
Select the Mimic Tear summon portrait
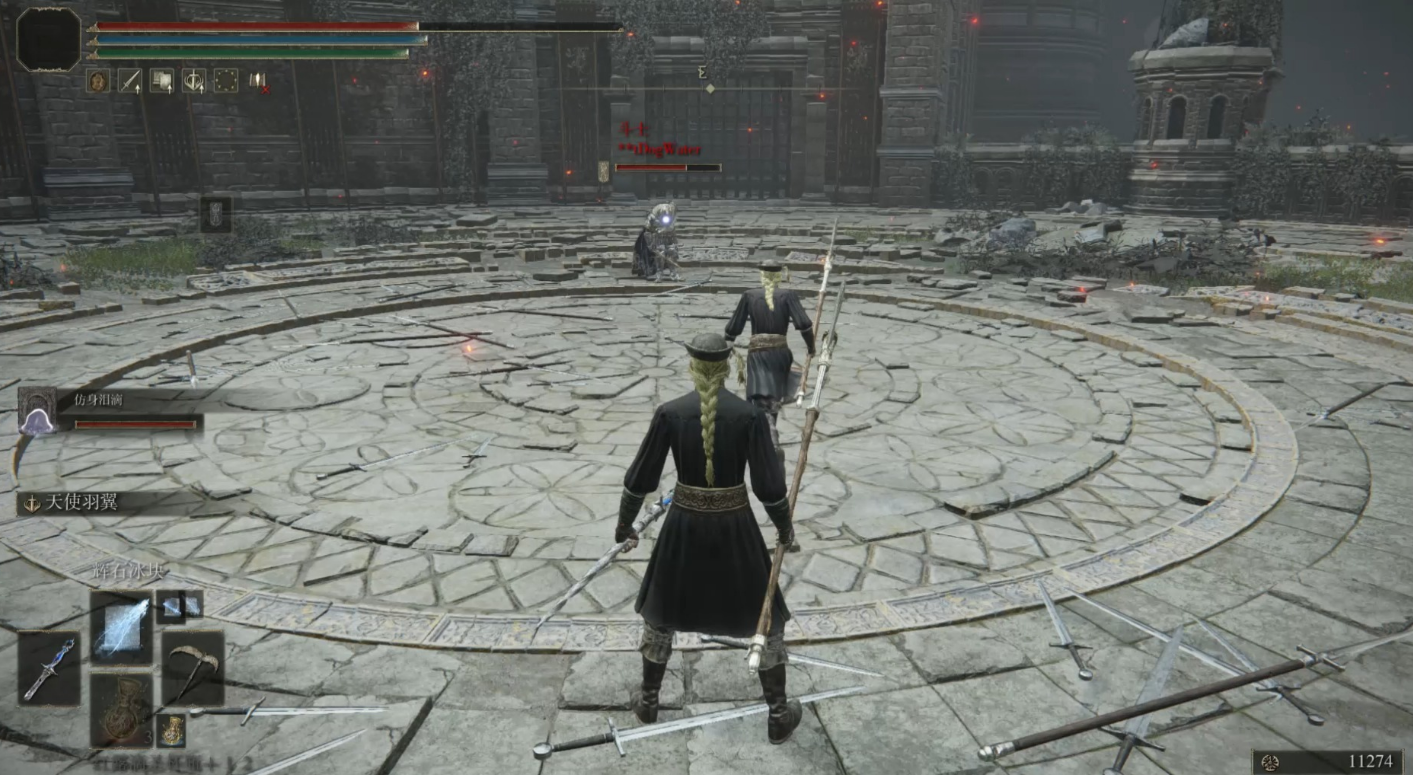[x=37, y=411]
